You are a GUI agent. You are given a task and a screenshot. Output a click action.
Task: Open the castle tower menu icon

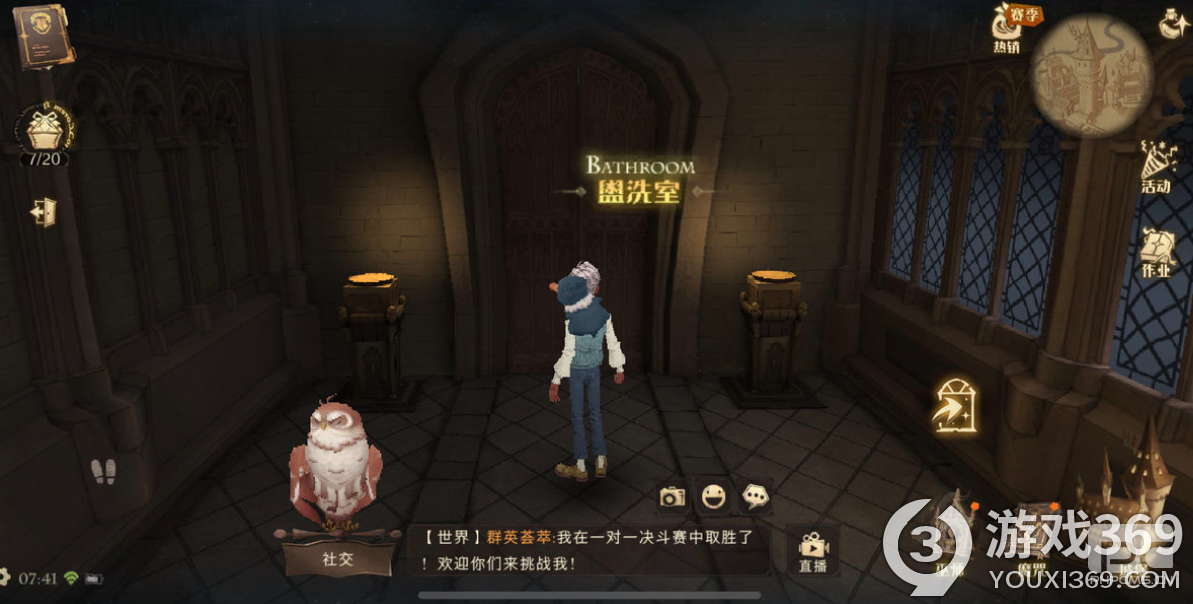(x=1134, y=490)
